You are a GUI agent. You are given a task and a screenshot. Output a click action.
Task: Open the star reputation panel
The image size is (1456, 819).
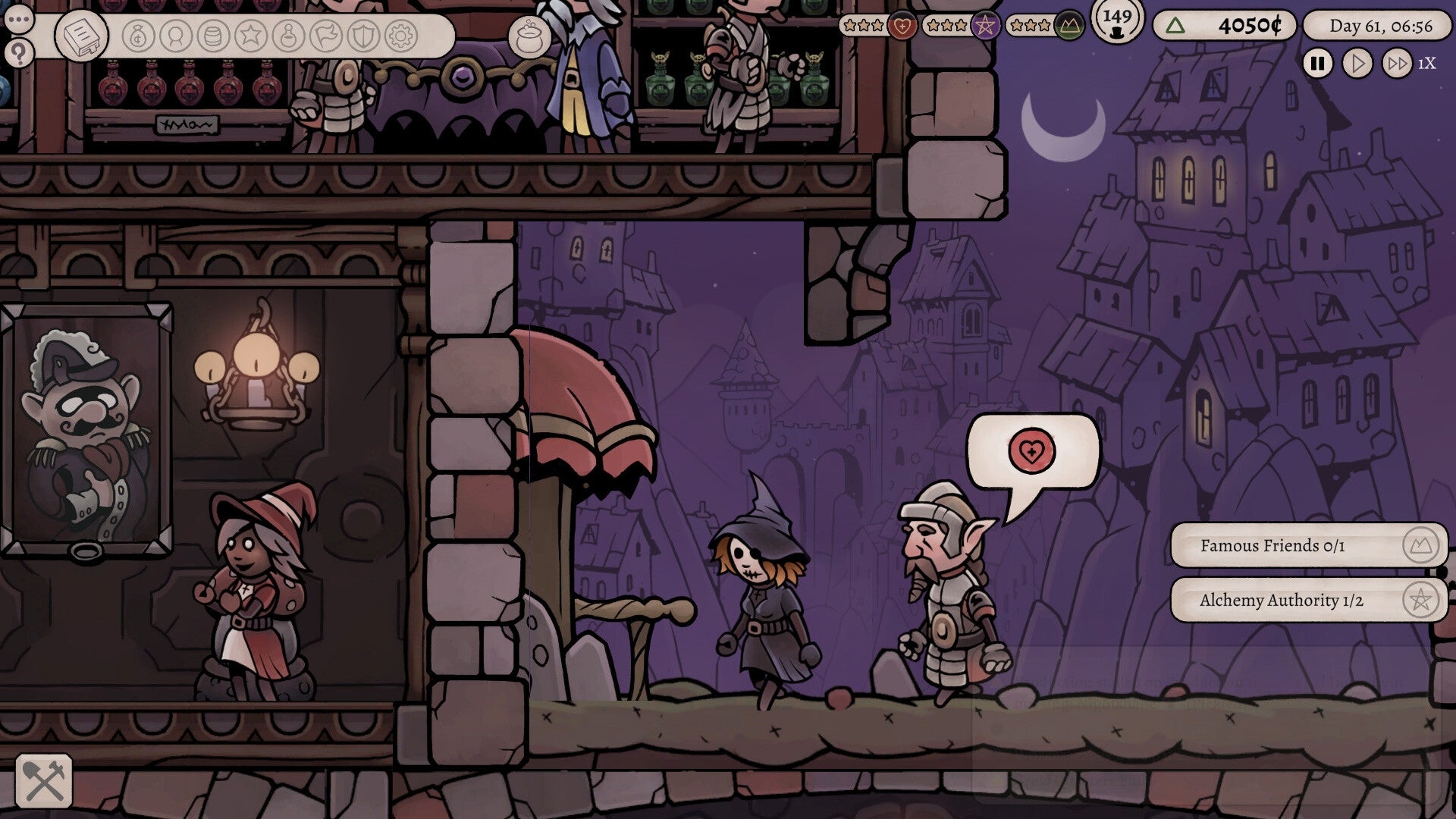(251, 33)
